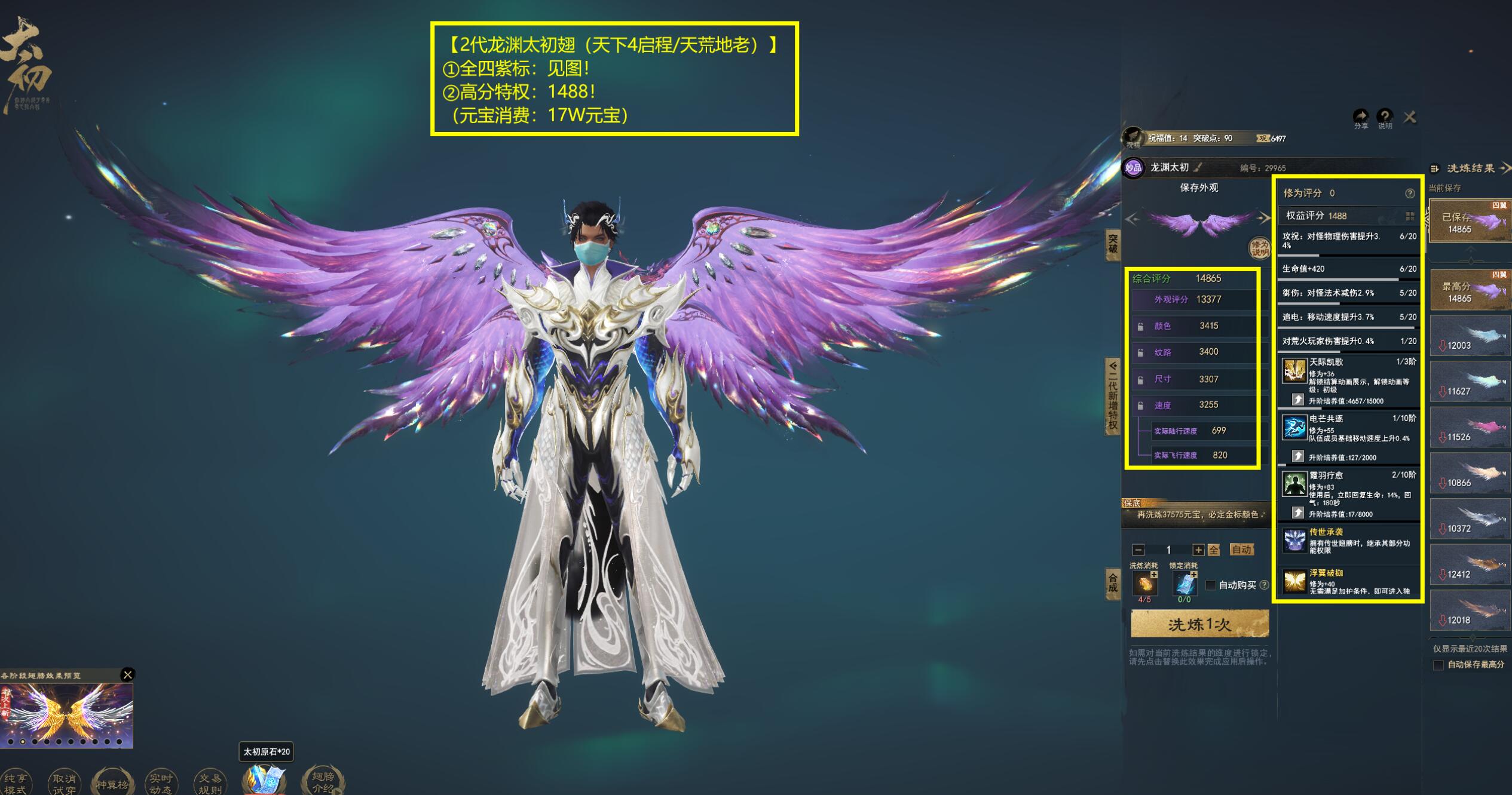1512x795 pixels.
Task: Toggle 自动保存最高分 auto-save highest score
Action: (x=1438, y=665)
